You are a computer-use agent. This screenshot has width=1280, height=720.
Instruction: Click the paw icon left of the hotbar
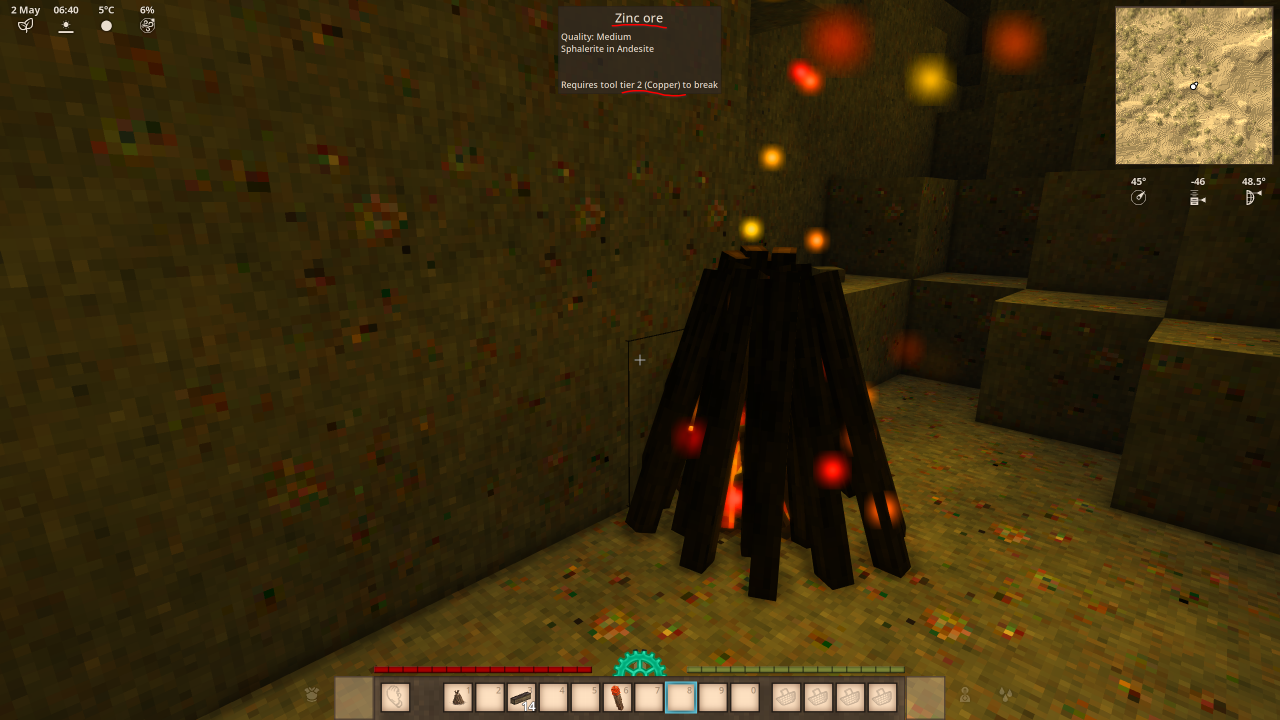click(310, 696)
